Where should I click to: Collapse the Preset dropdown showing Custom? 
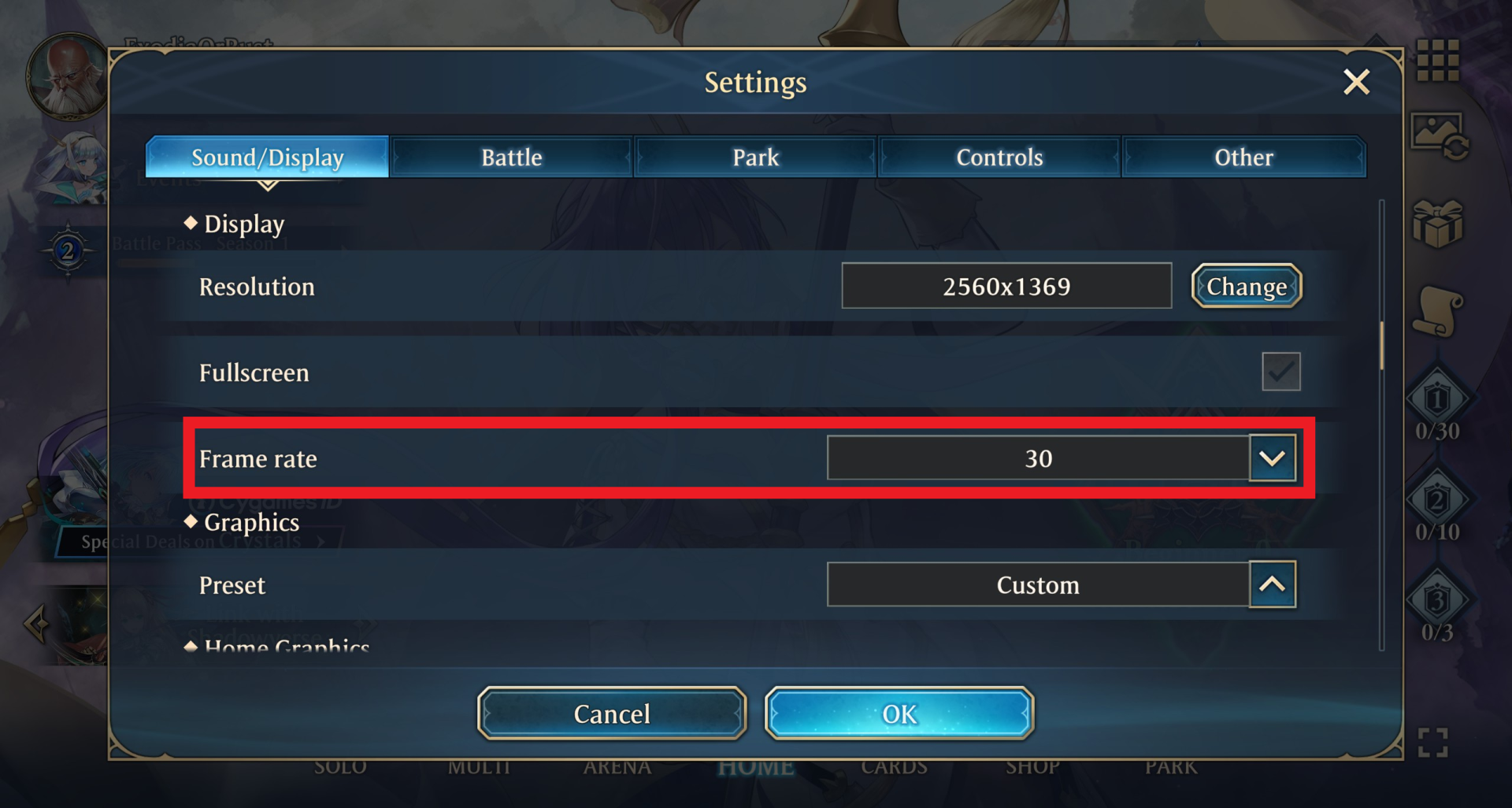(1273, 584)
